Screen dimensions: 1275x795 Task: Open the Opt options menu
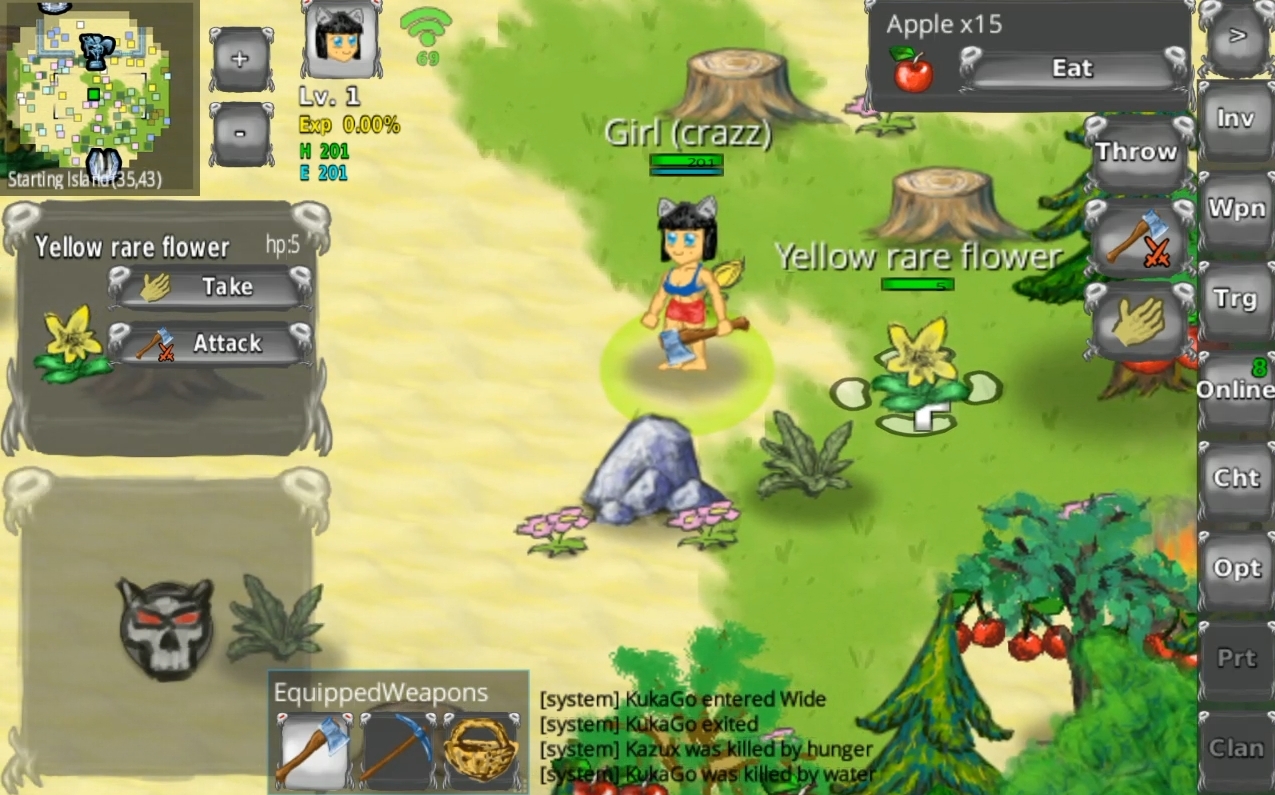point(1236,568)
